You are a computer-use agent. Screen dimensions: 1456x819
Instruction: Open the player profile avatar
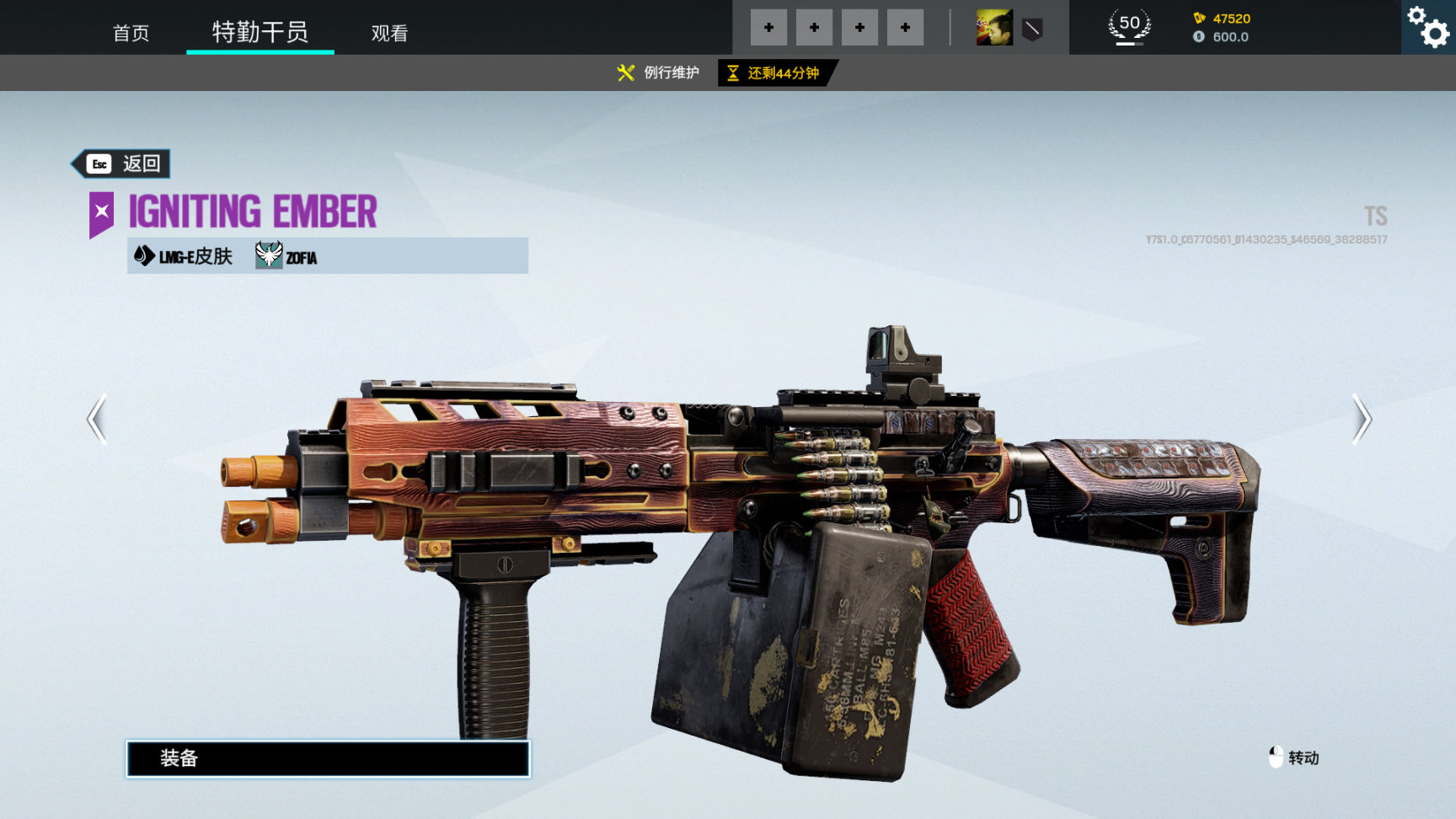click(994, 28)
